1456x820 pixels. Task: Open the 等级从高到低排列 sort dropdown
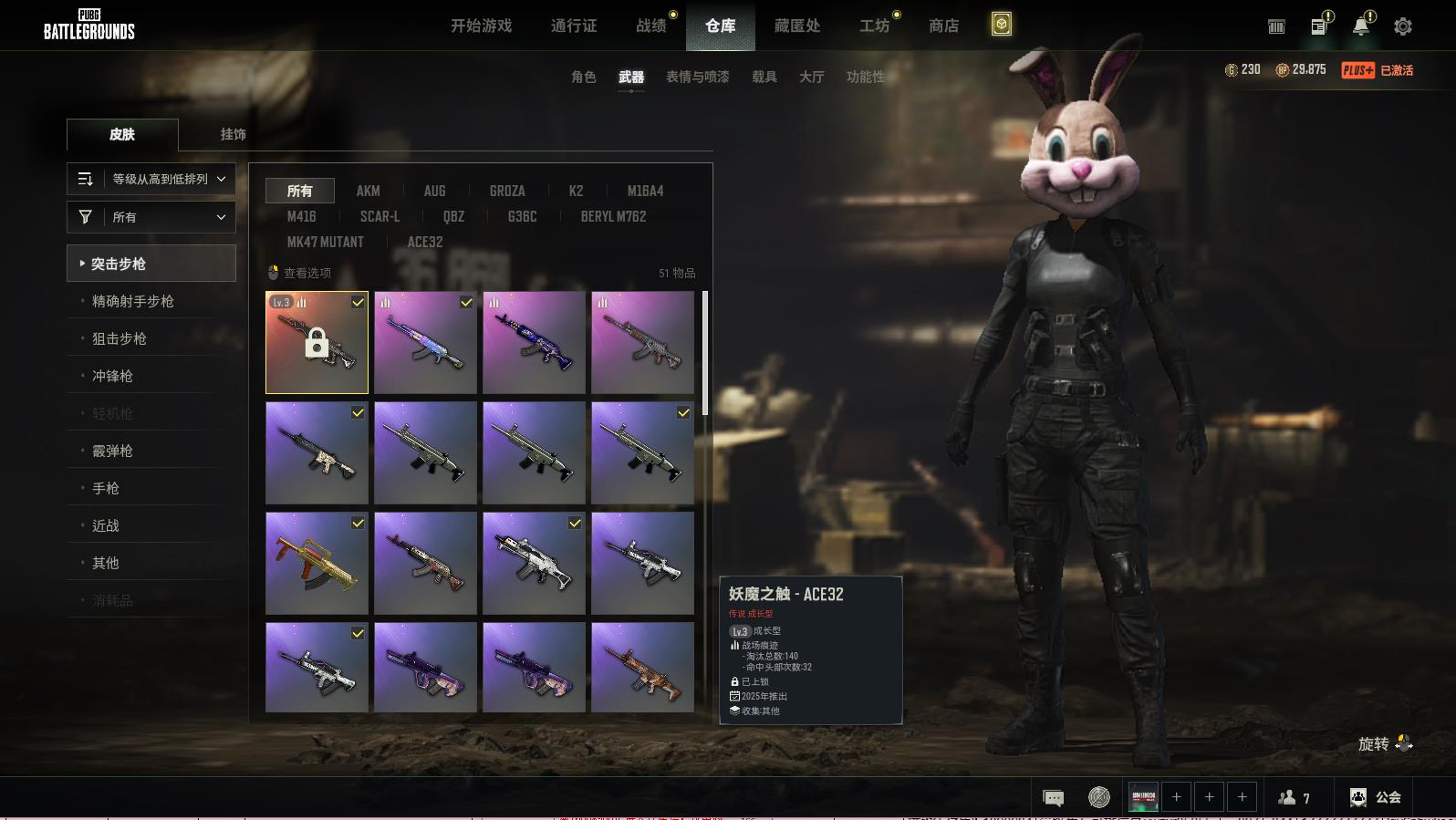click(x=151, y=179)
